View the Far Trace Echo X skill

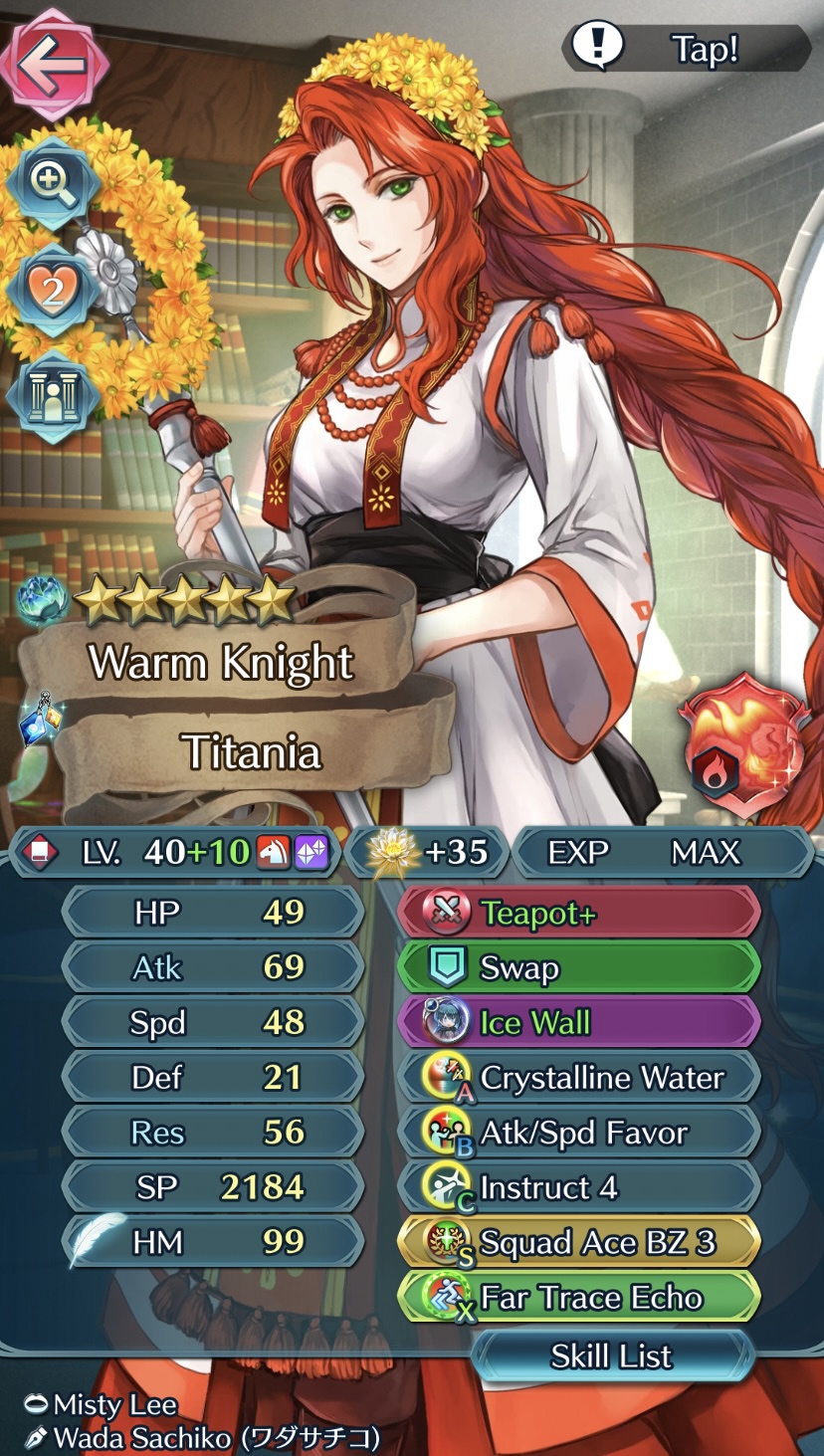tap(579, 1297)
